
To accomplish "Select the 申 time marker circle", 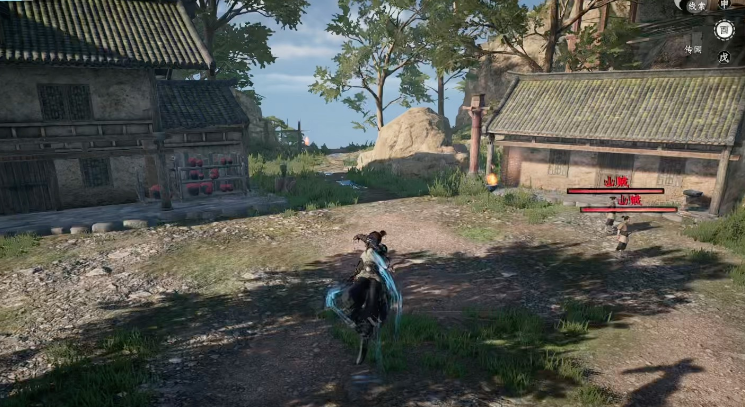I will (x=724, y=5).
